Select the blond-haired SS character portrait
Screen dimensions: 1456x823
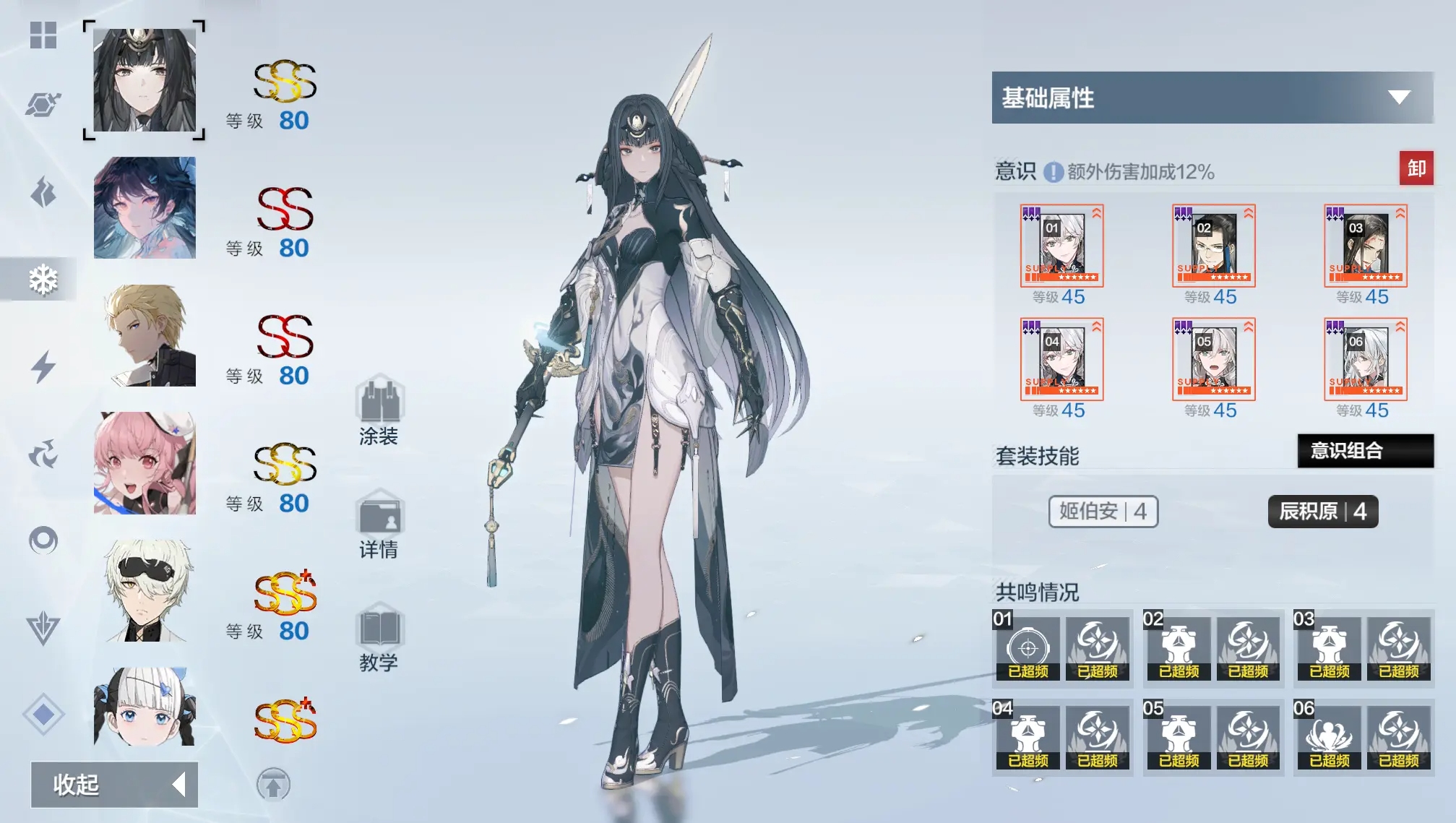145,335
